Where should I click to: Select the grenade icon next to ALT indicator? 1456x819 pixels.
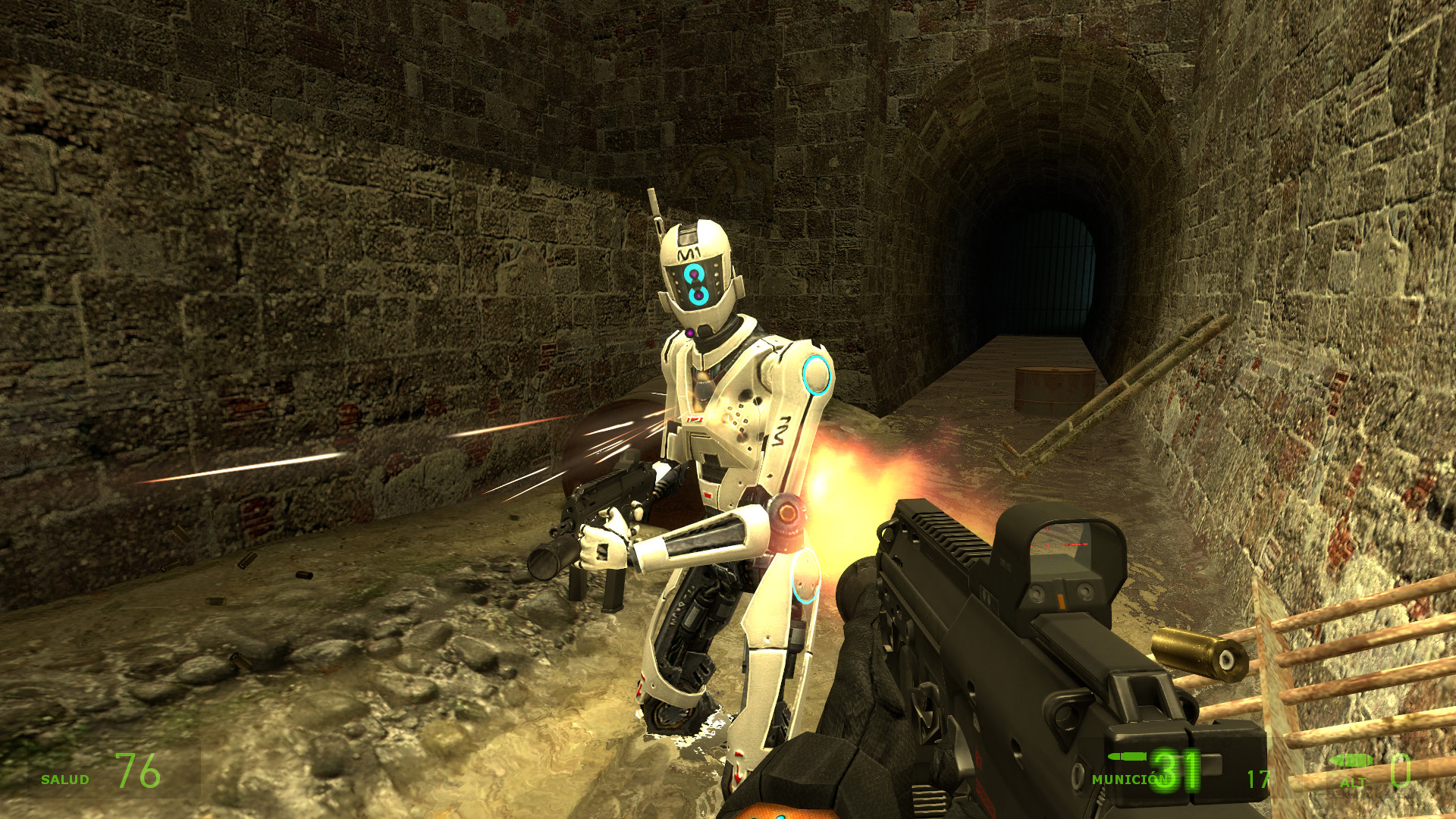pyautogui.click(x=1351, y=761)
